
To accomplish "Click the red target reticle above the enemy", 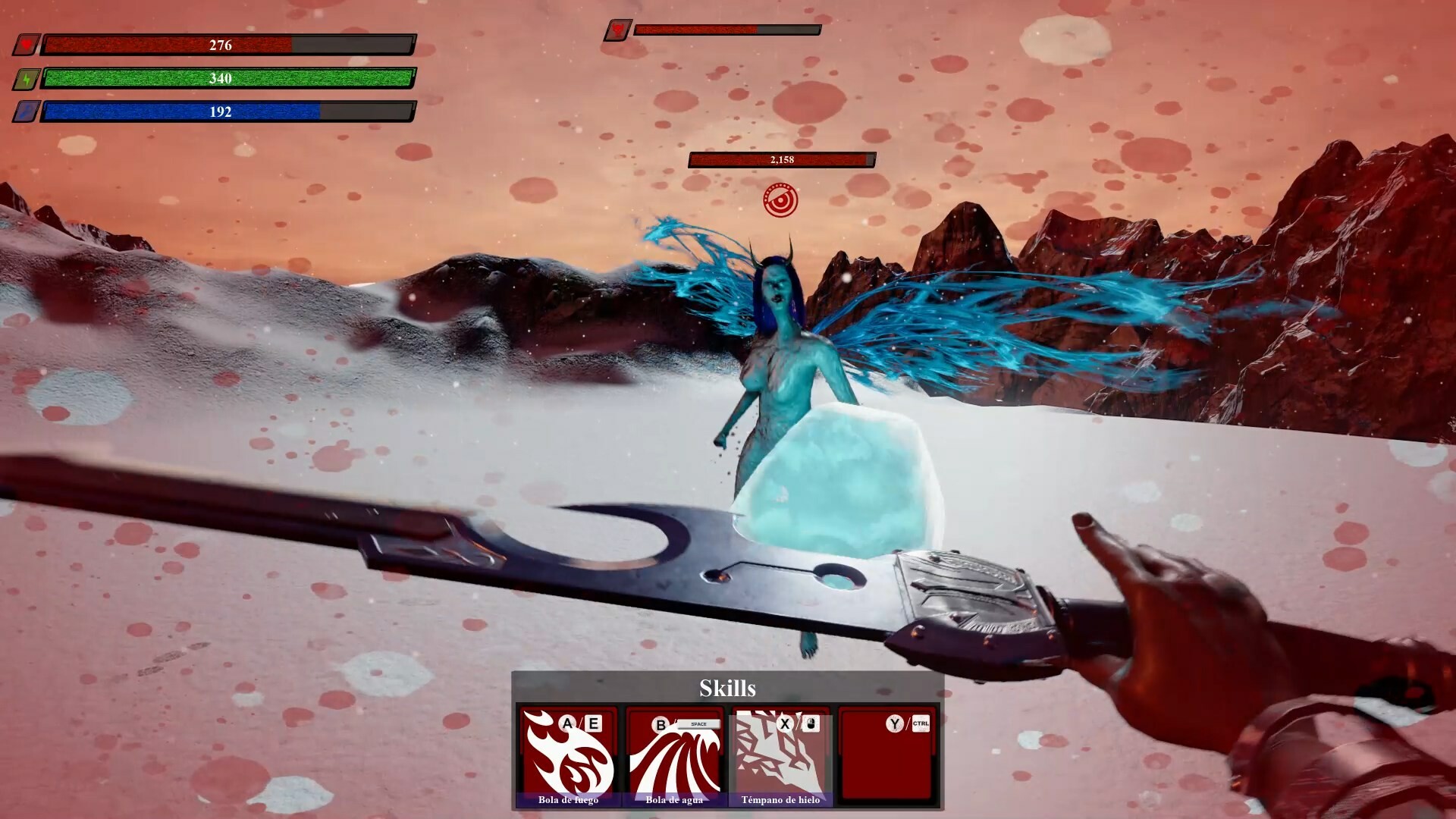I will (x=782, y=202).
